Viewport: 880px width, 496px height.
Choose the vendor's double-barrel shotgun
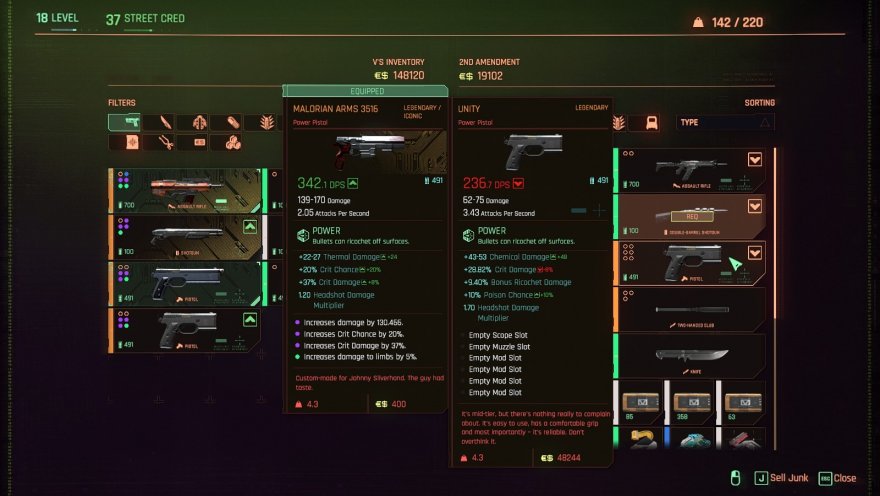(x=690, y=216)
